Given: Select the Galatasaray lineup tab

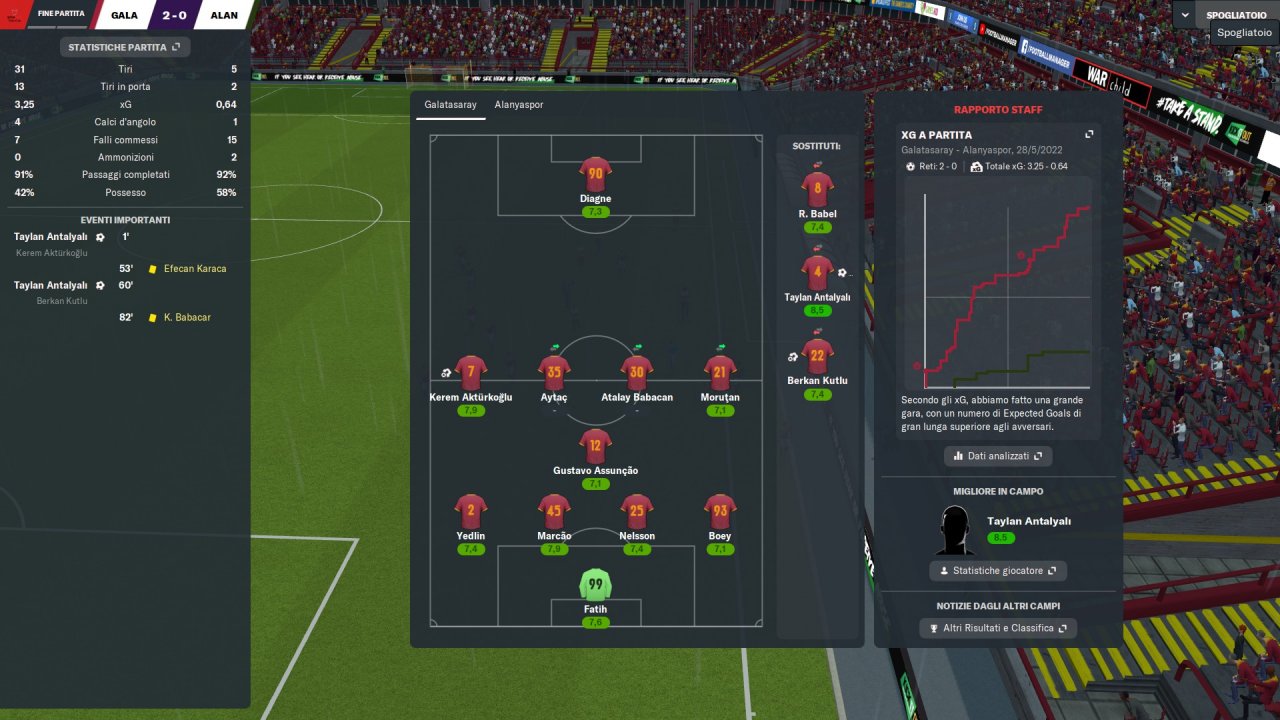Looking at the screenshot, I should [x=450, y=104].
